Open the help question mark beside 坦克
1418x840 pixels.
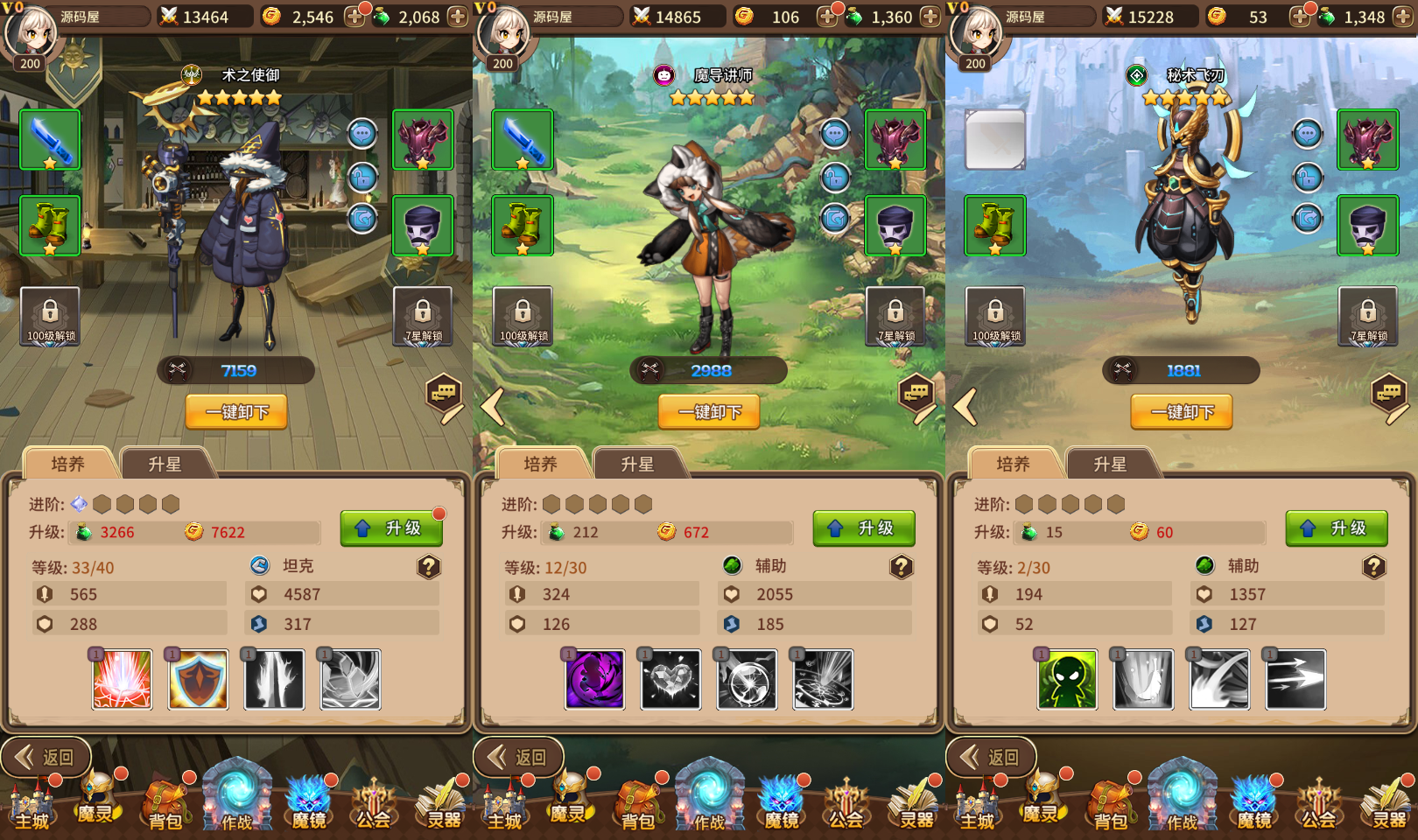tap(428, 567)
